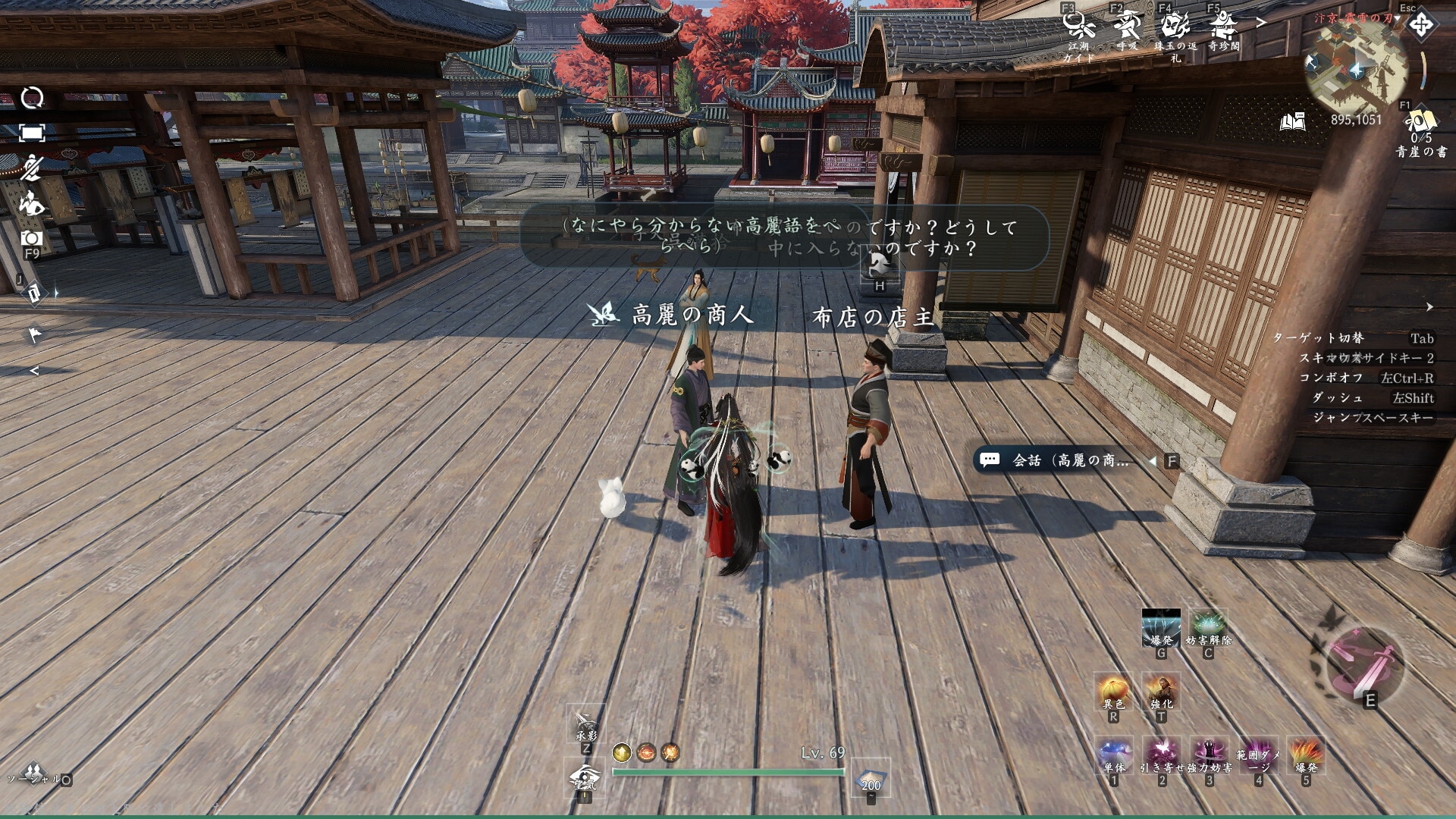Expand the top shortcut row arrow
This screenshot has width=1456, height=819.
click(x=1261, y=23)
